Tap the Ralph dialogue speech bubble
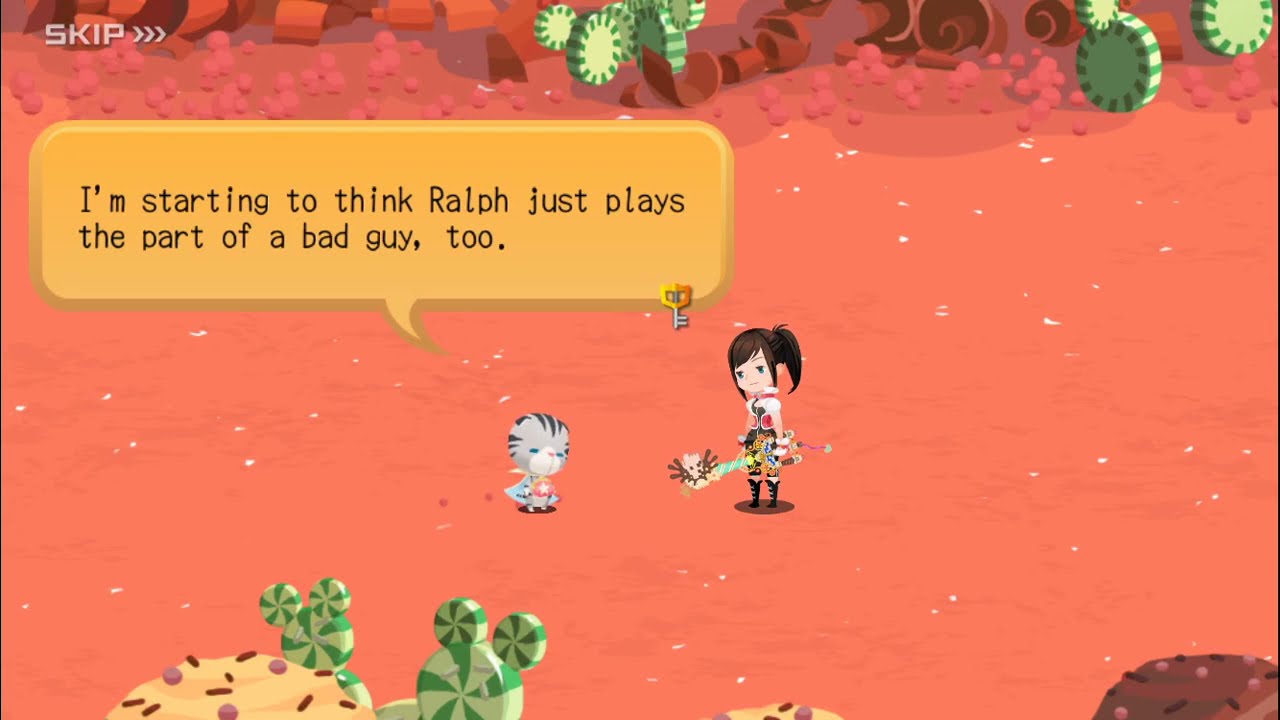This screenshot has height=720, width=1280. pyautogui.click(x=381, y=215)
